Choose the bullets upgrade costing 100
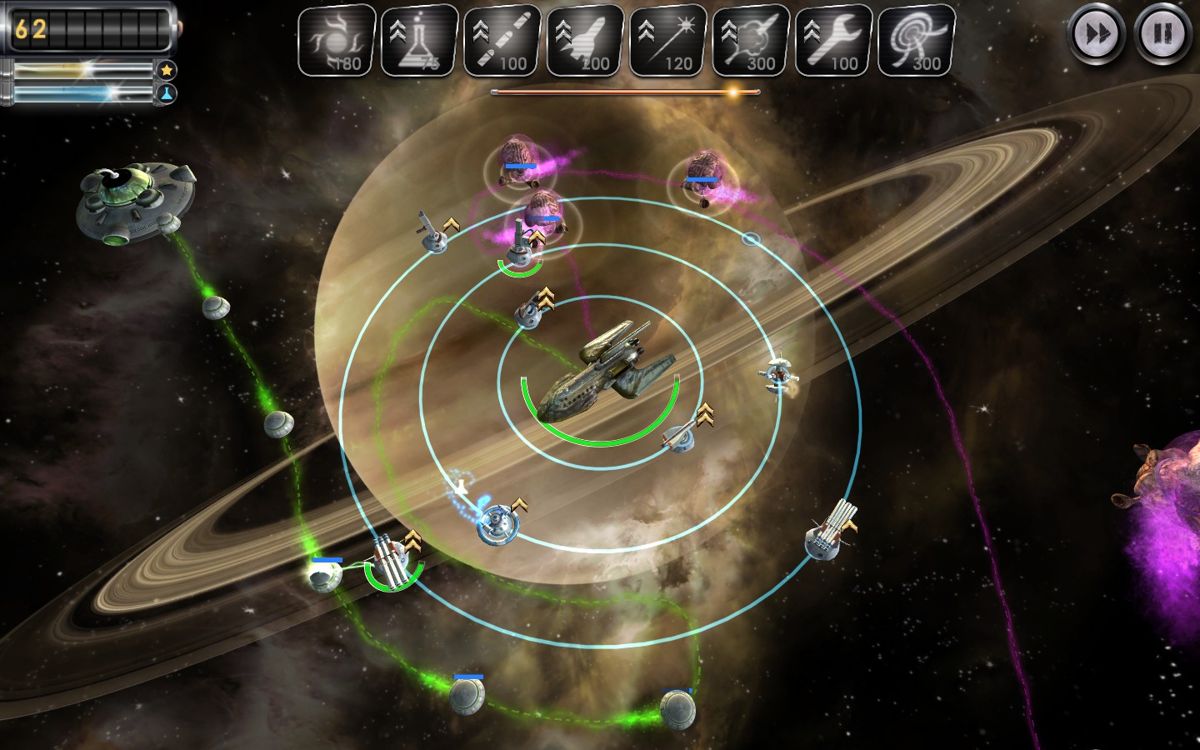The height and width of the screenshot is (750, 1200). 502,41
